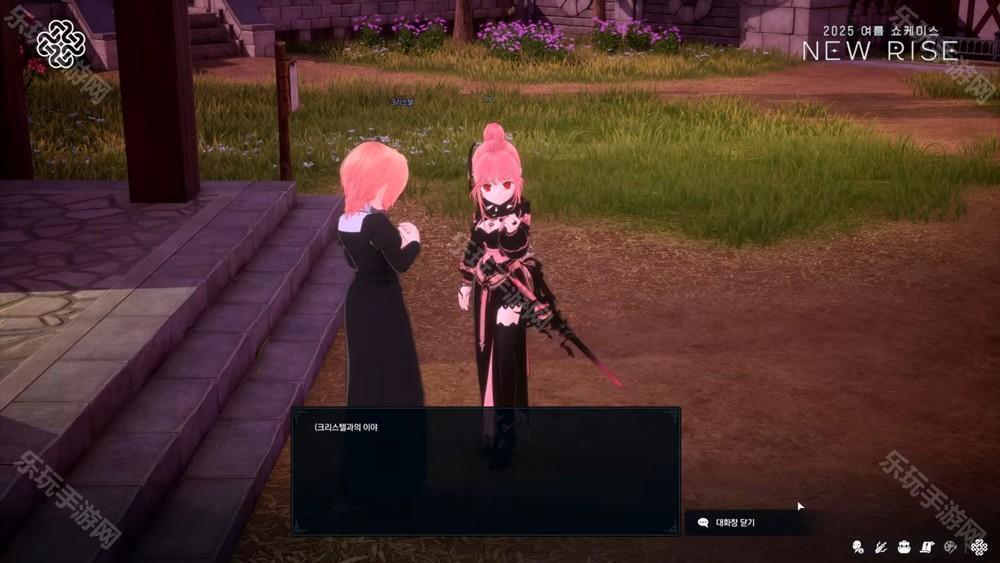Click the dialogue box to advance text
Viewport: 1000px width, 563px height.
coord(486,470)
